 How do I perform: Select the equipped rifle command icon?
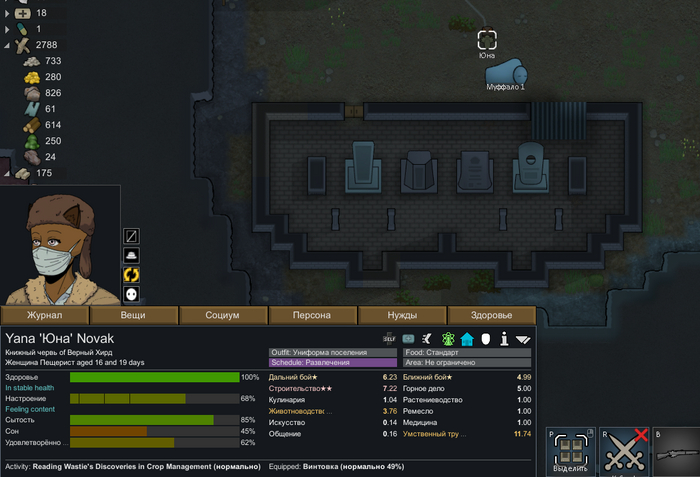coord(678,450)
